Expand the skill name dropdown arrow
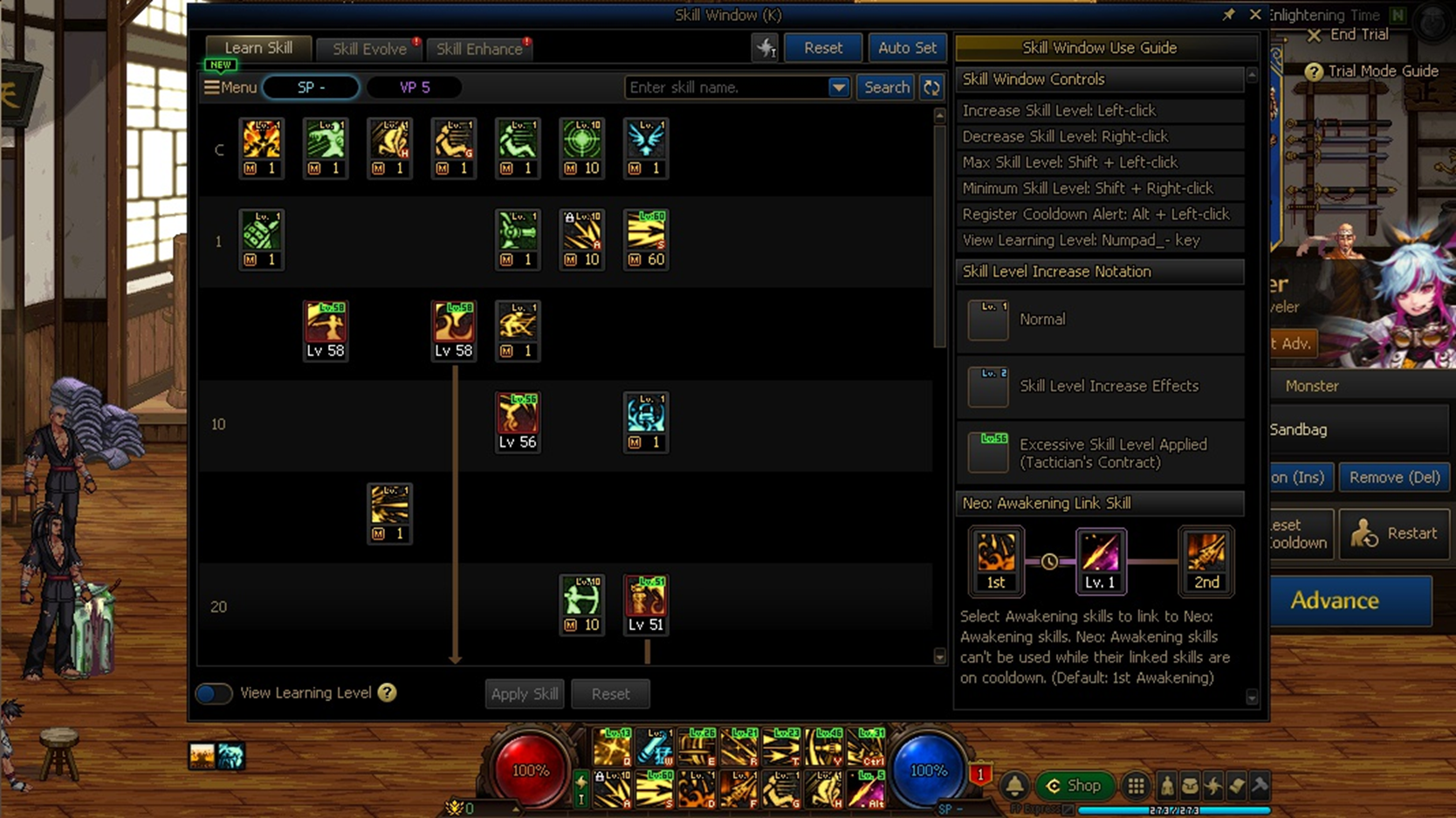The height and width of the screenshot is (818, 1456). pos(838,87)
